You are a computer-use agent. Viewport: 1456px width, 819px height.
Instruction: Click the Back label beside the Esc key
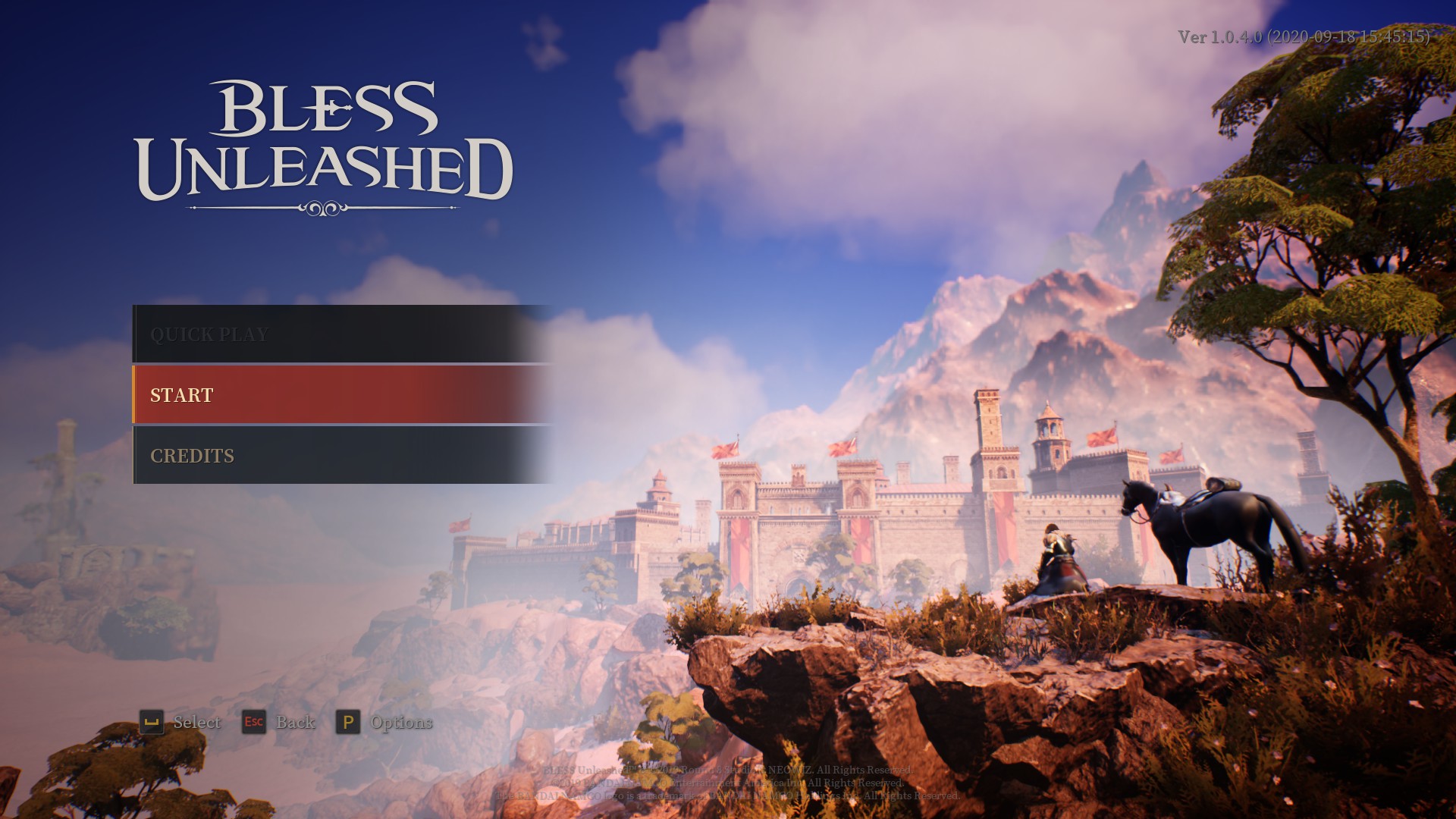[296, 723]
